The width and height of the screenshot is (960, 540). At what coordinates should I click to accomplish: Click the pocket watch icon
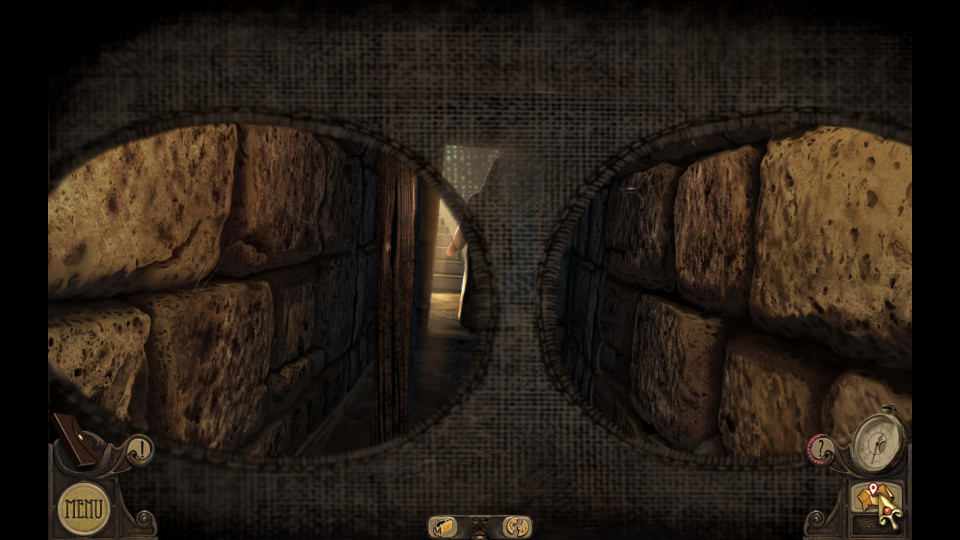tap(877, 441)
